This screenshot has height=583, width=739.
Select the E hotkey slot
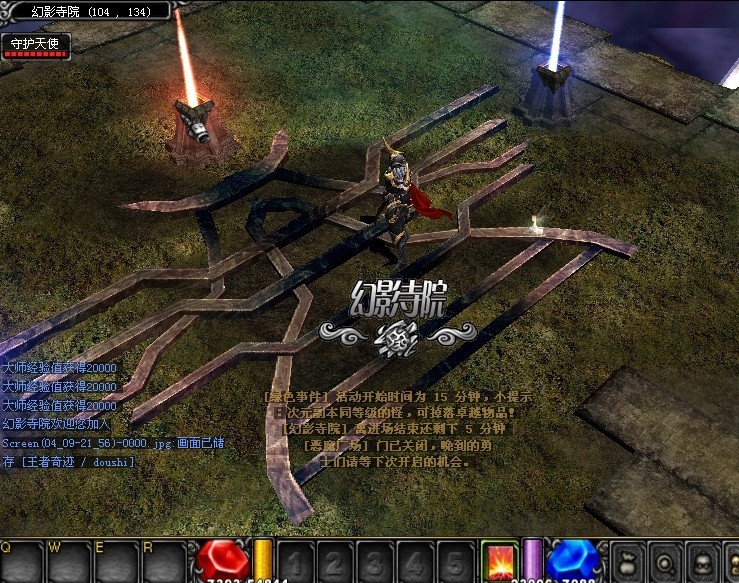pos(116,562)
